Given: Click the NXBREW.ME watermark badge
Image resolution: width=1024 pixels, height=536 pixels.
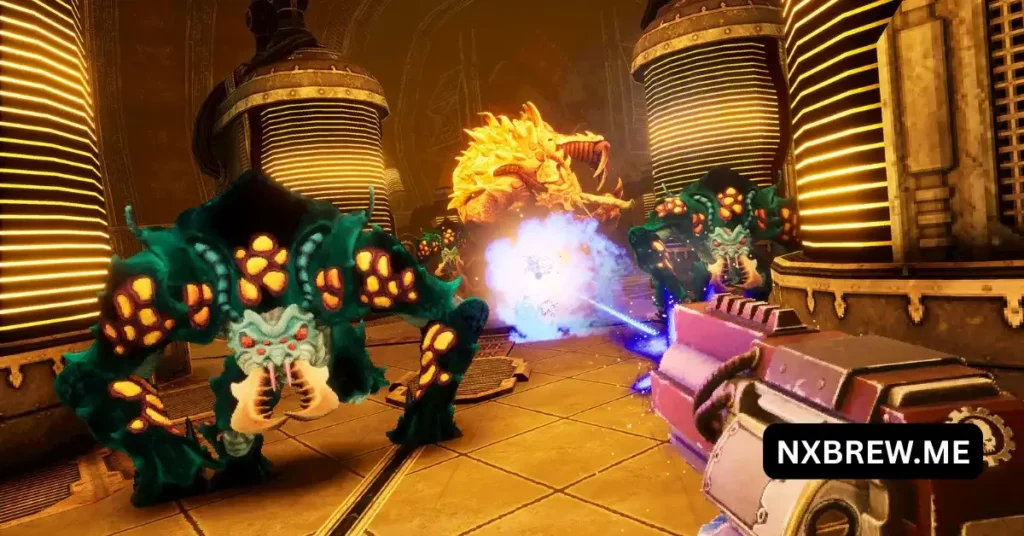Looking at the screenshot, I should coord(872,451).
